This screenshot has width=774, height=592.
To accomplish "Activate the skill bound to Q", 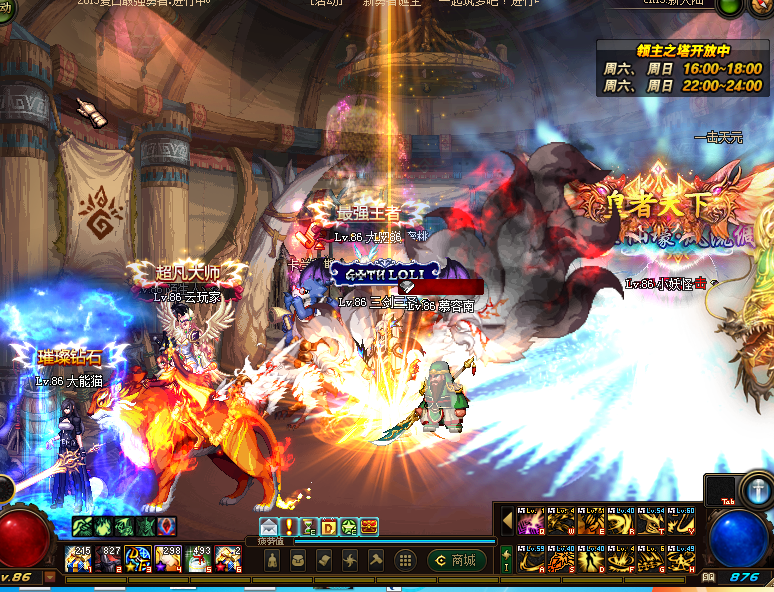I will coord(530,521).
